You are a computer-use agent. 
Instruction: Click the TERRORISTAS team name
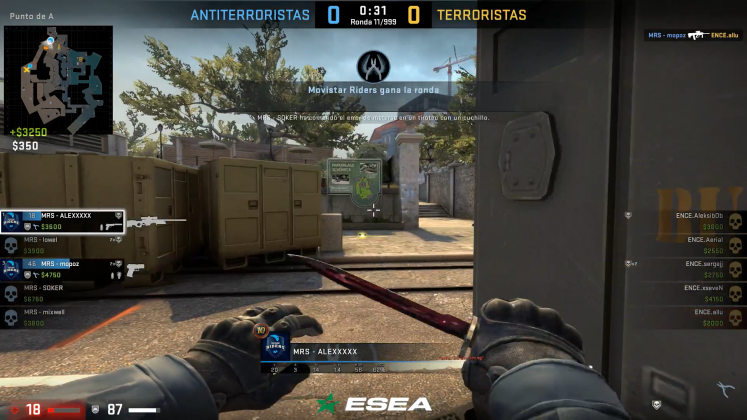(482, 15)
